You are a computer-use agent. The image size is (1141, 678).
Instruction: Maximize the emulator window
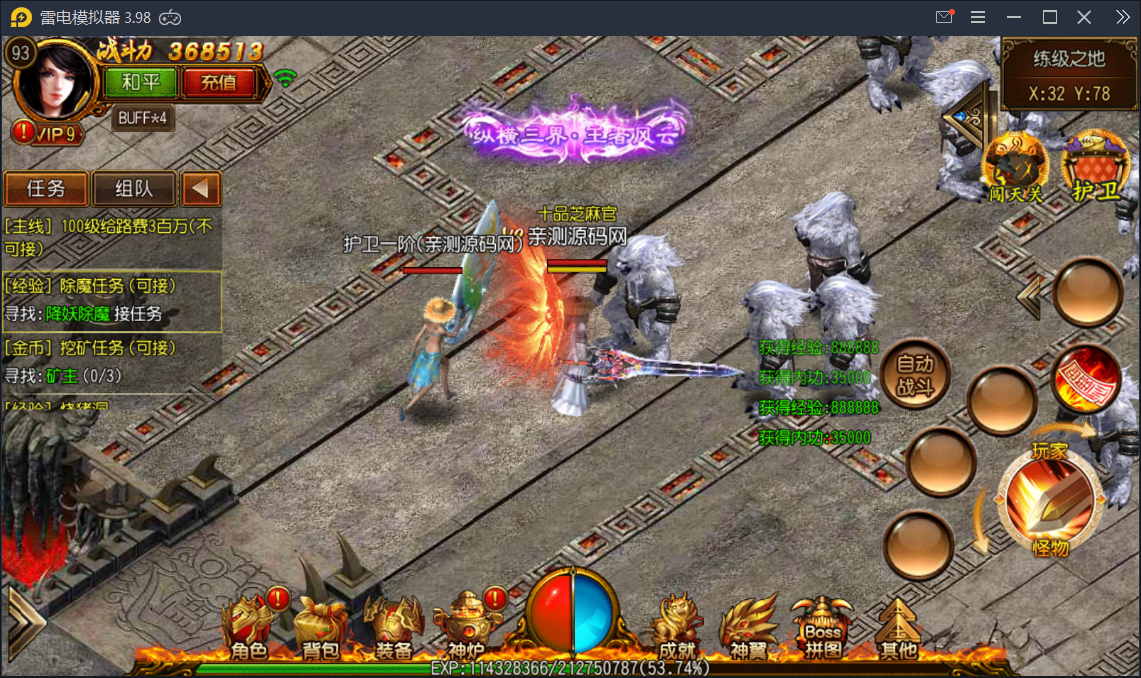1050,17
